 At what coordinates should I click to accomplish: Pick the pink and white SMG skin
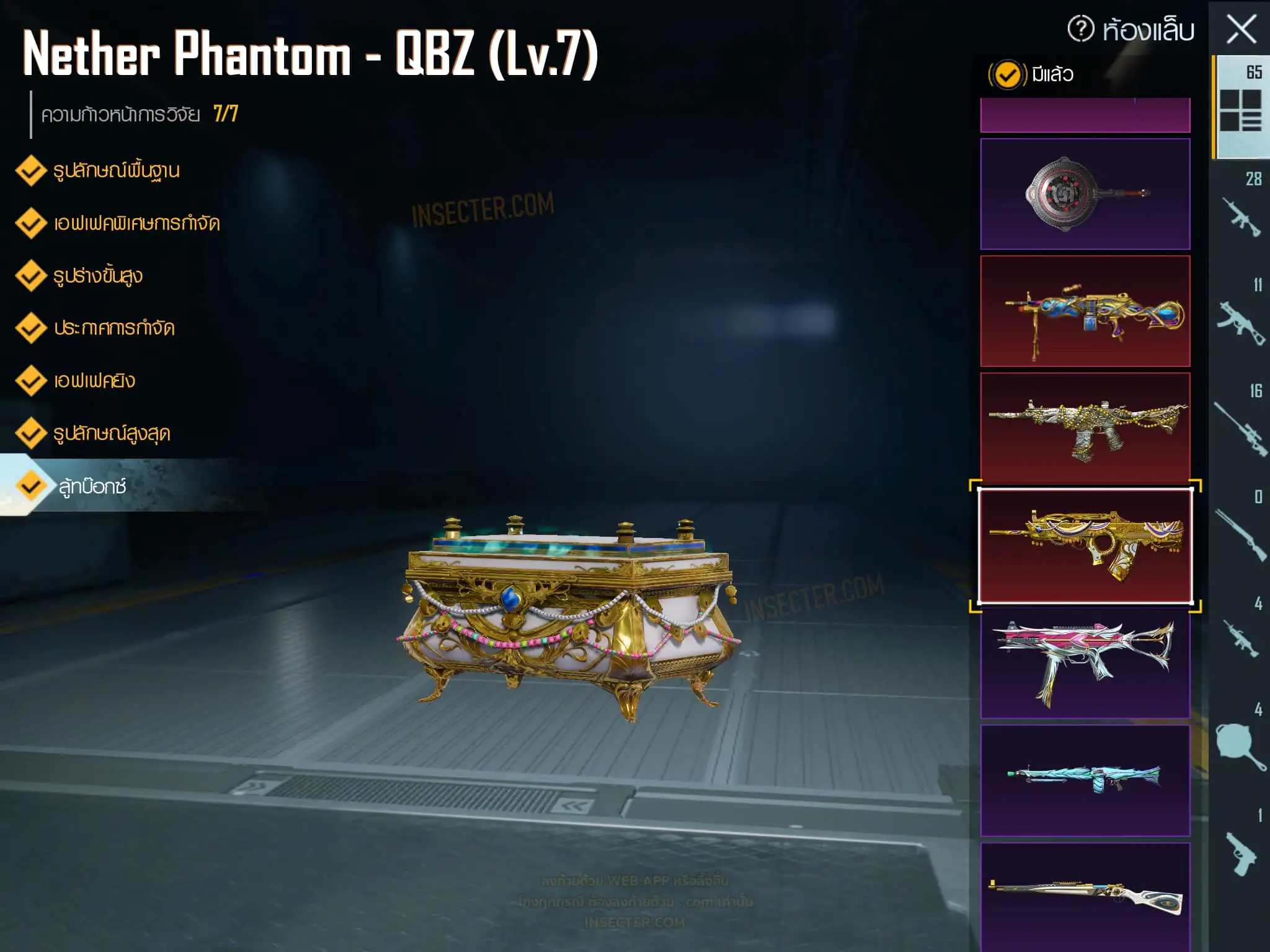[x=1085, y=663]
